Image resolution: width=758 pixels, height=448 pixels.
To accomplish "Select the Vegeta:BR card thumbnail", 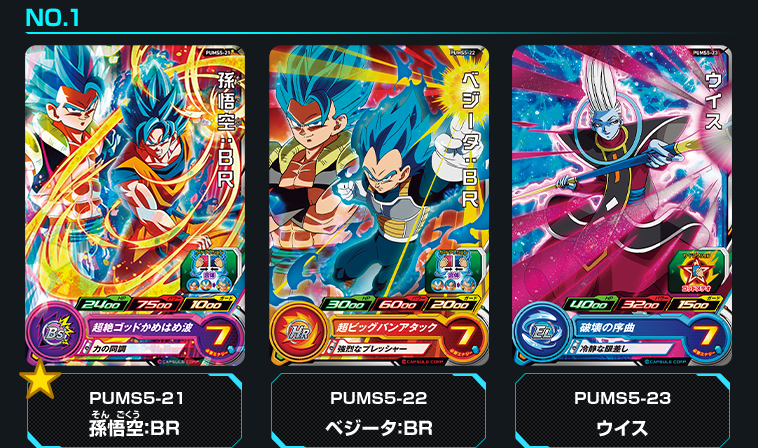I will coord(378,204).
